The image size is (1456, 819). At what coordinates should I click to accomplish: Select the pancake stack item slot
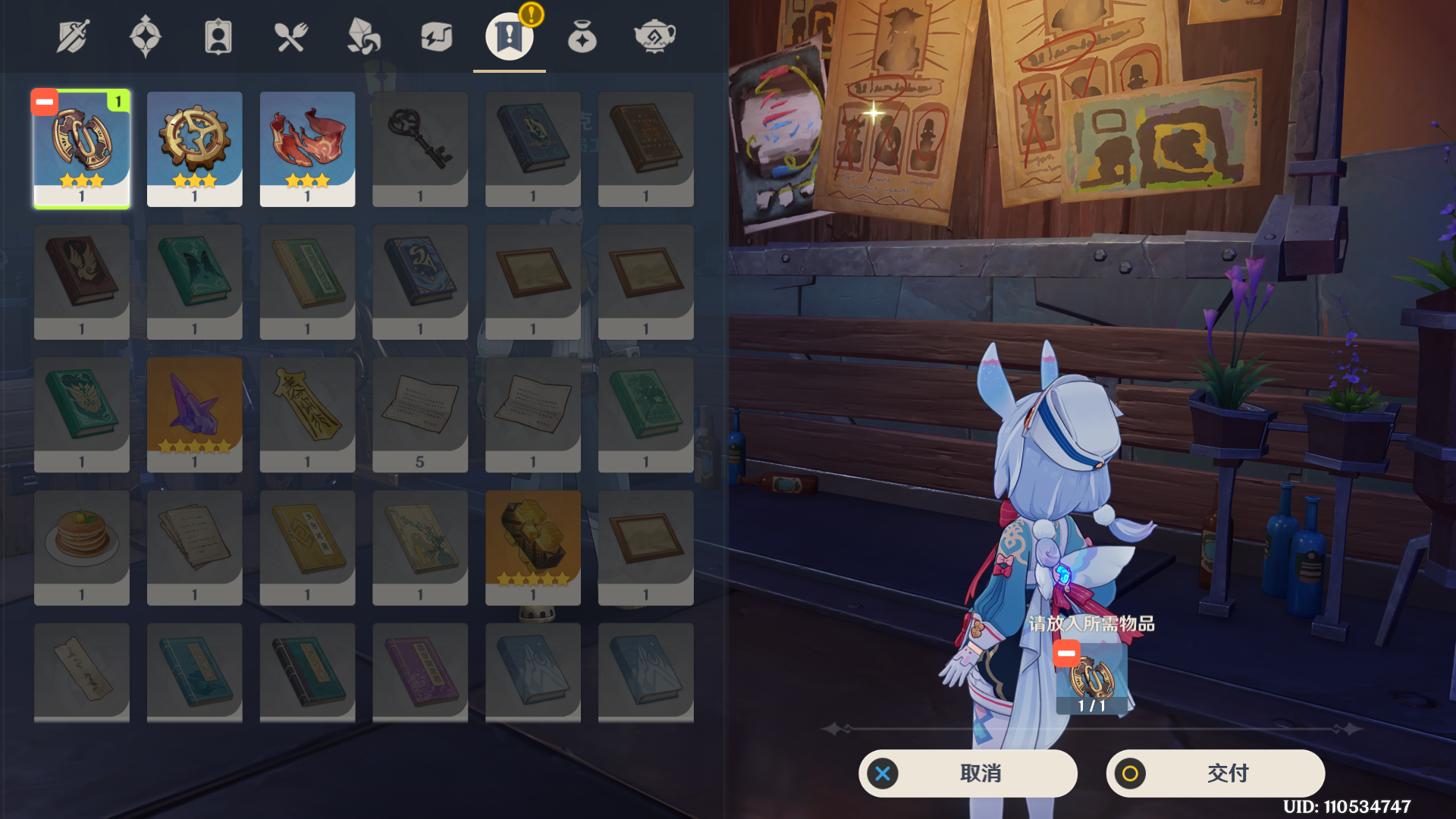point(82,547)
